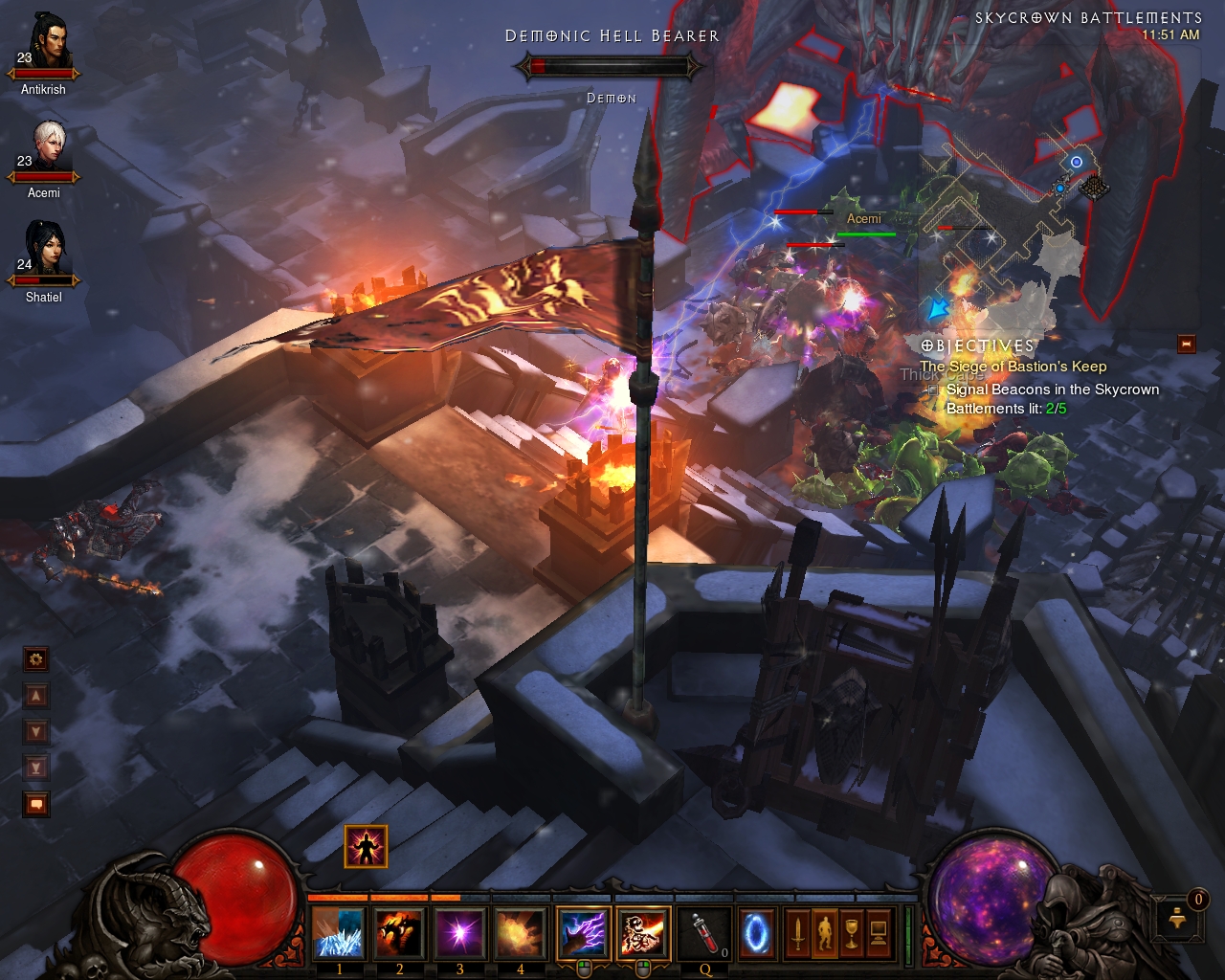Trigger the fiery explosion skill in slot 4
Image resolution: width=1225 pixels, height=980 pixels.
click(x=520, y=932)
